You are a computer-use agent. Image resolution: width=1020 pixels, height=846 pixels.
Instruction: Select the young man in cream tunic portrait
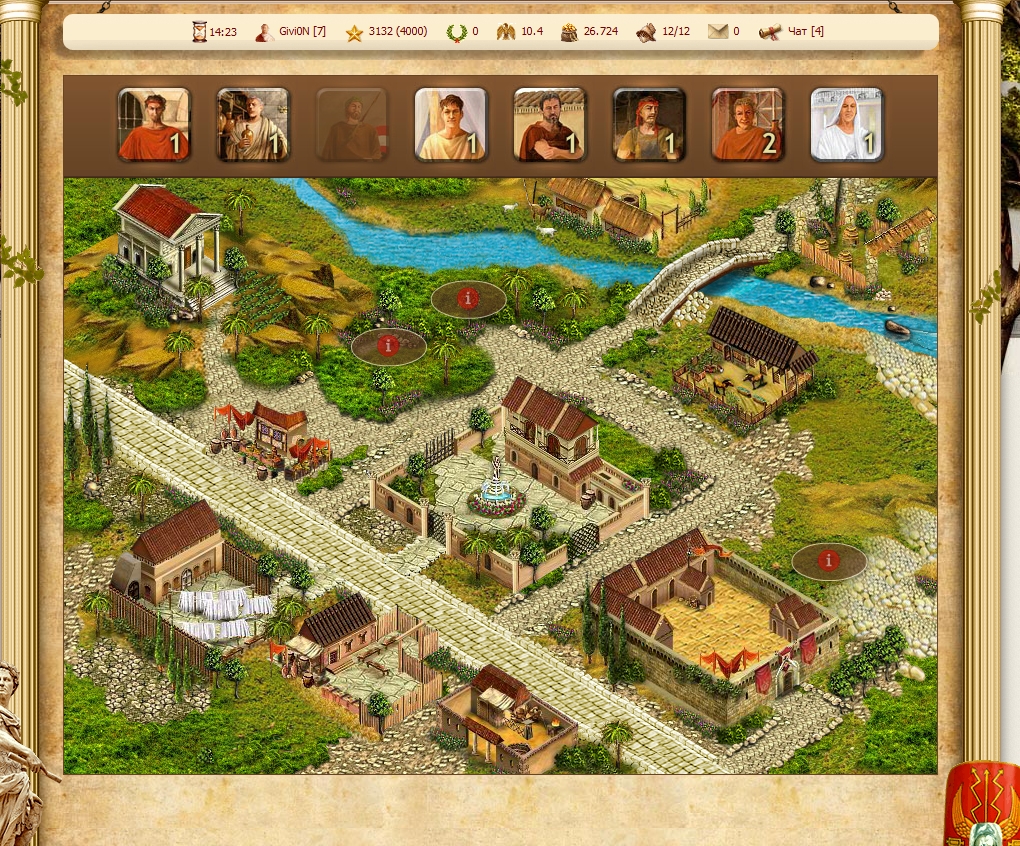pyautogui.click(x=451, y=125)
